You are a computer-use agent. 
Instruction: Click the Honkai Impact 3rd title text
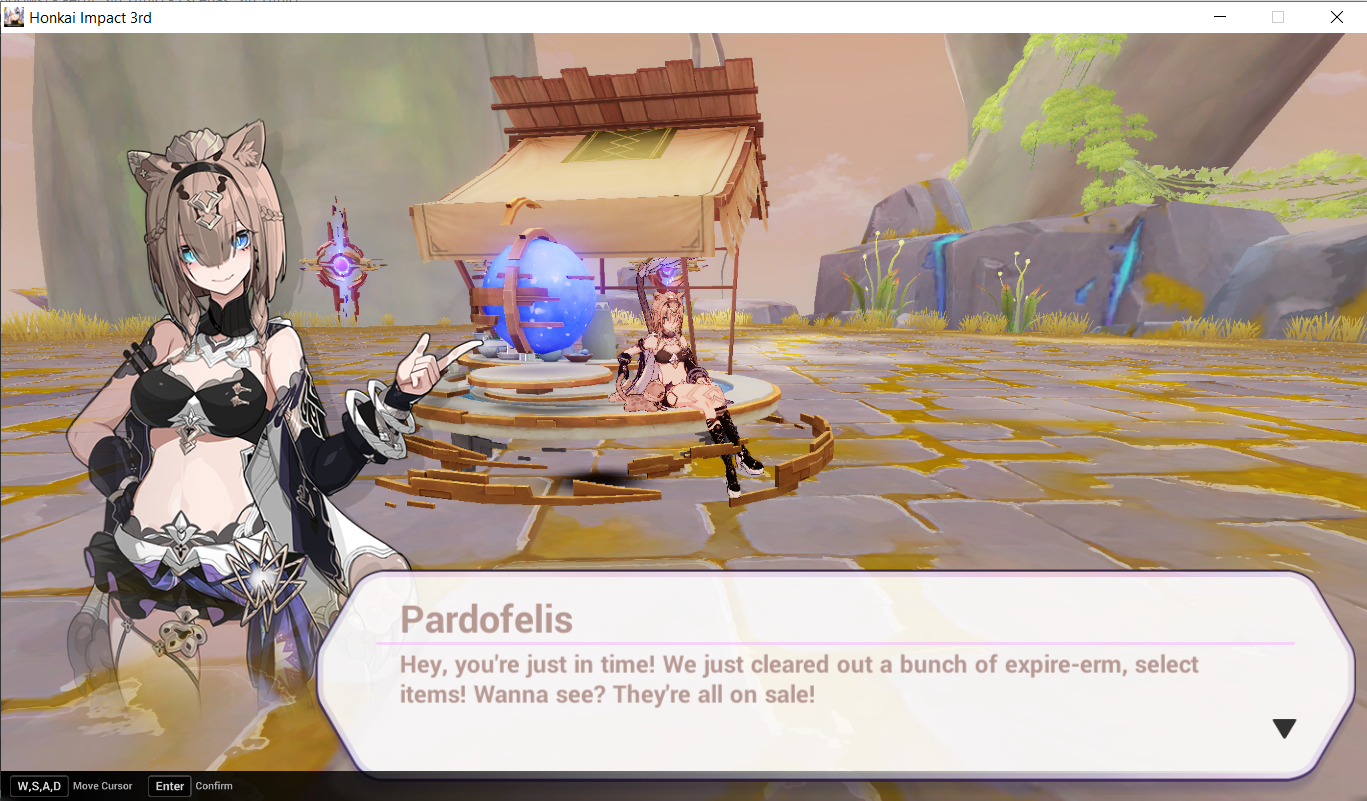click(89, 16)
